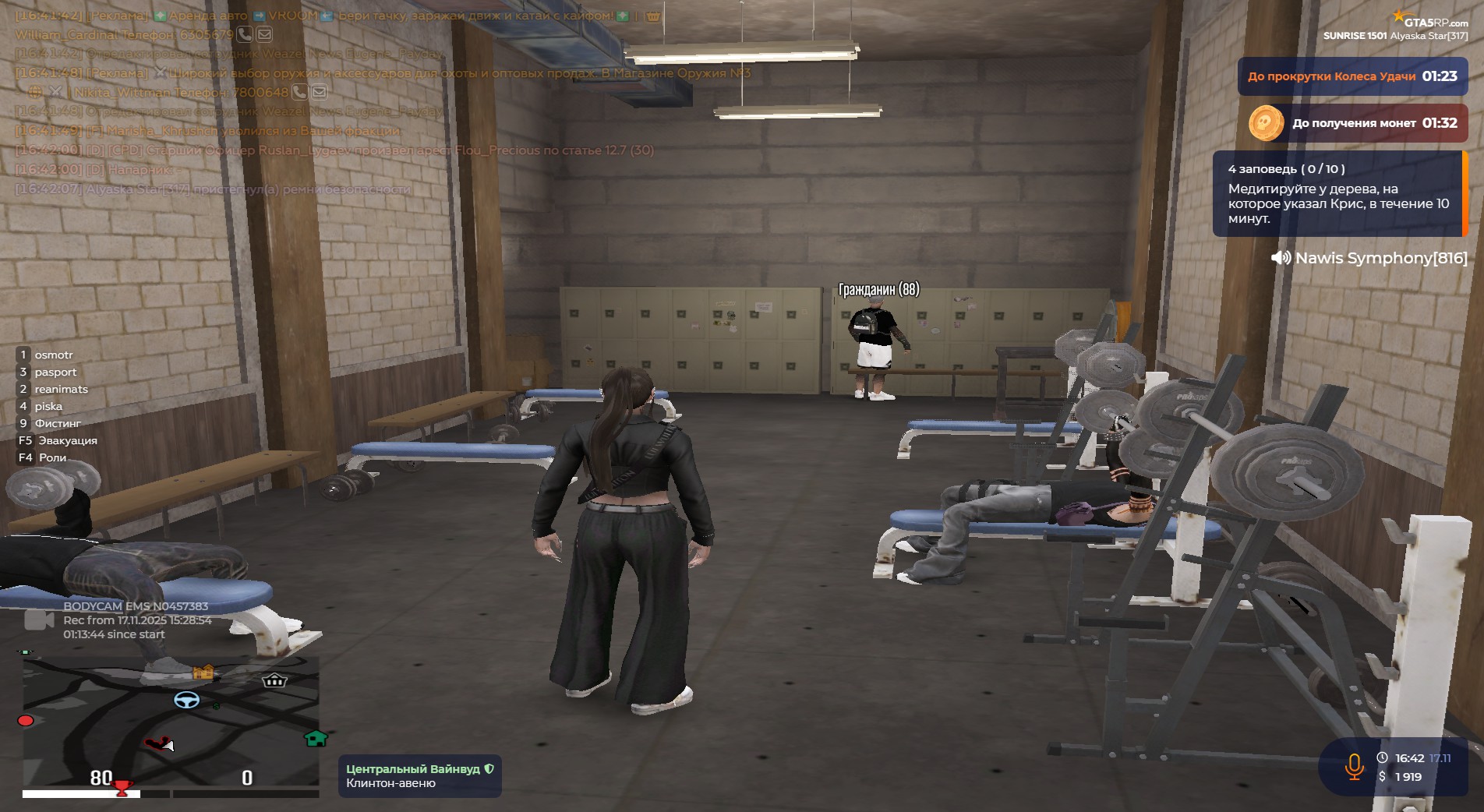Call William_Cardinal using the phone icon
This screenshot has width=1484, height=812.
point(245,34)
